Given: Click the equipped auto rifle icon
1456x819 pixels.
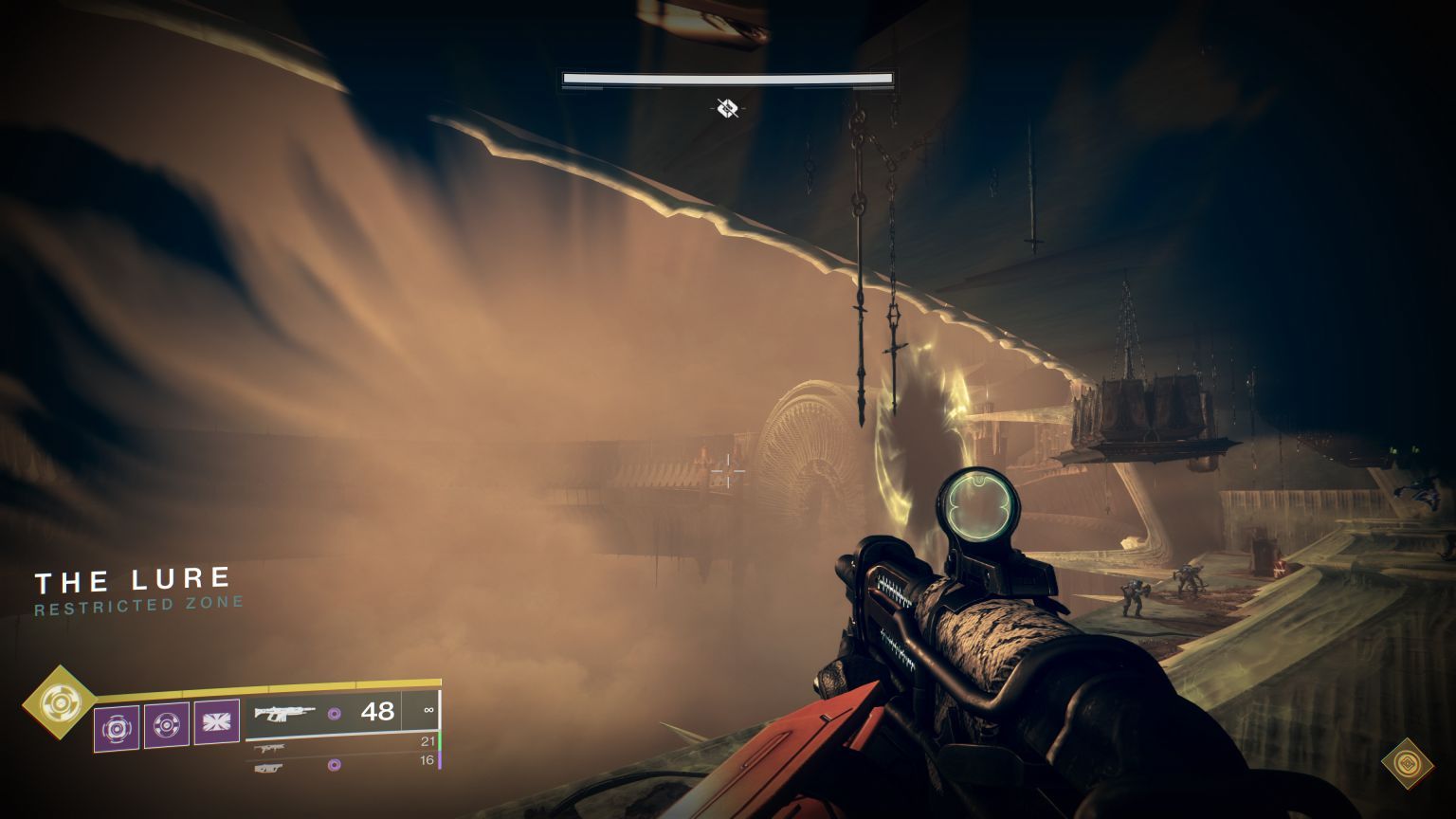Looking at the screenshot, I should pos(284,713).
